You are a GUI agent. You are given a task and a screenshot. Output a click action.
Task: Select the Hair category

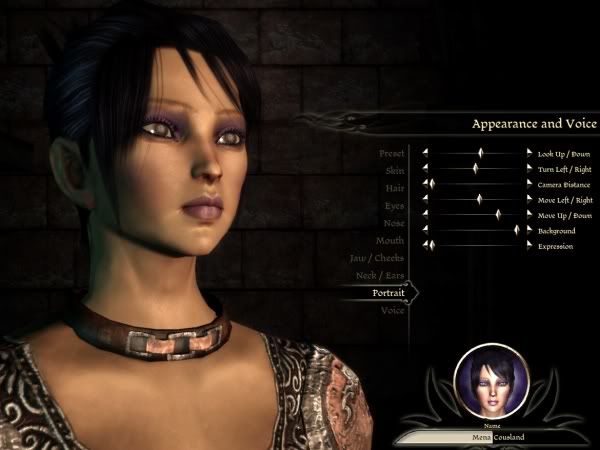click(394, 188)
